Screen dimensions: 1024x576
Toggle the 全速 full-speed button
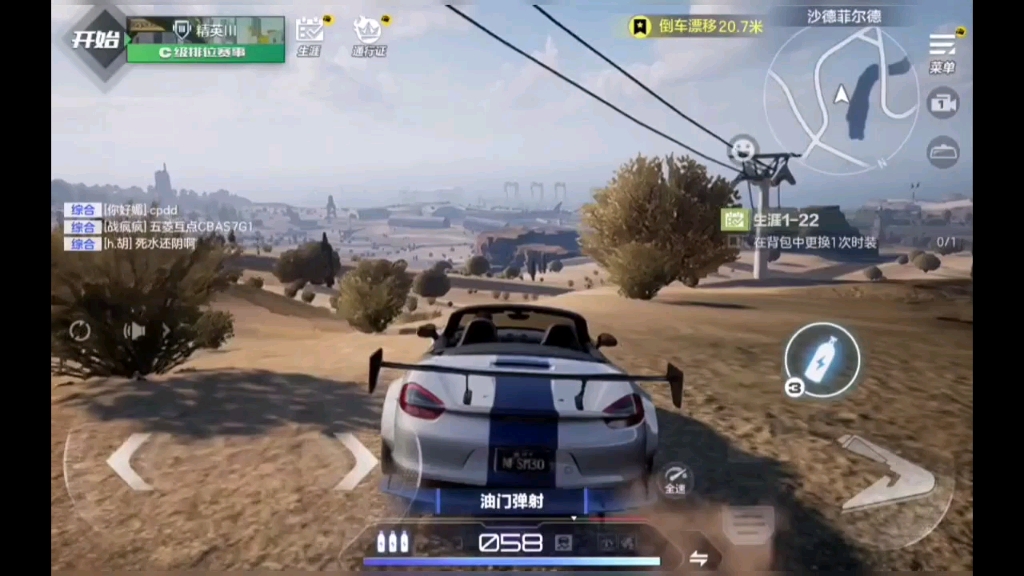click(x=674, y=479)
